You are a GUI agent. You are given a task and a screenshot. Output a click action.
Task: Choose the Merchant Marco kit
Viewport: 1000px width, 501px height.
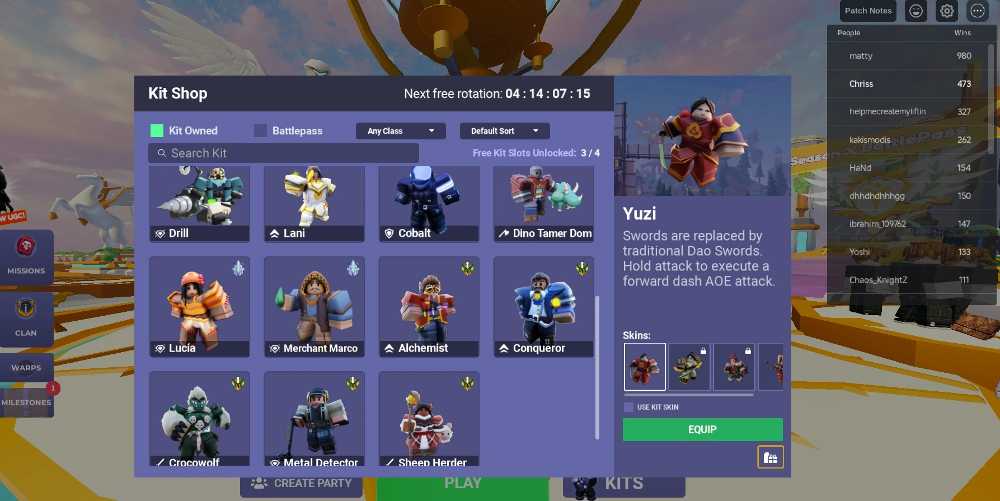314,305
